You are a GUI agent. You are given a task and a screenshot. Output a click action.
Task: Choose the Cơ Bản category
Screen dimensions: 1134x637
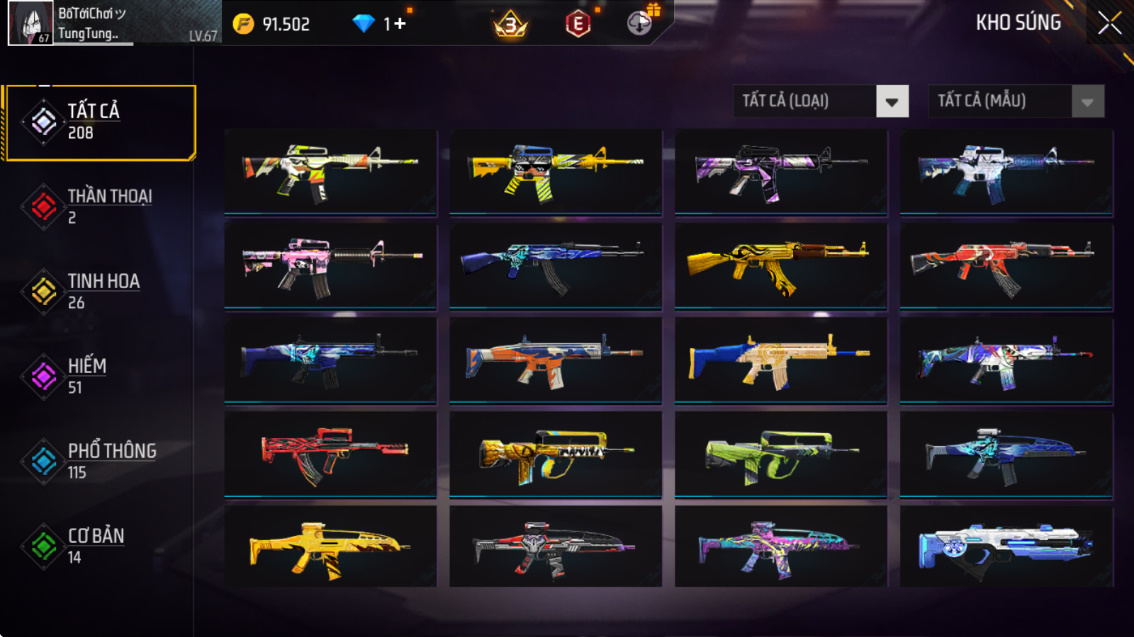click(98, 546)
